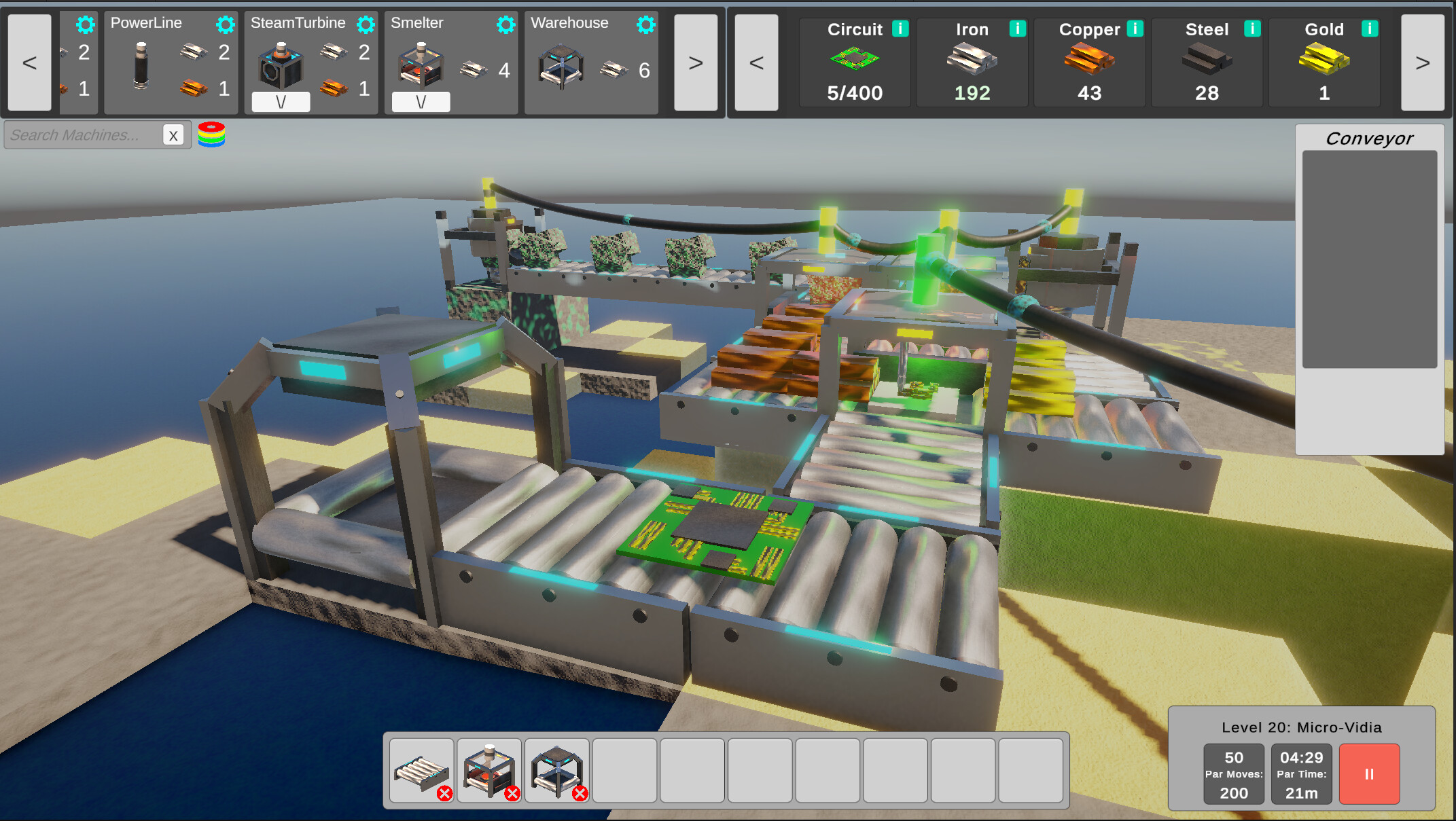The height and width of the screenshot is (821, 1456).
Task: Select the SteamTurbine machine icon
Action: pyautogui.click(x=281, y=65)
